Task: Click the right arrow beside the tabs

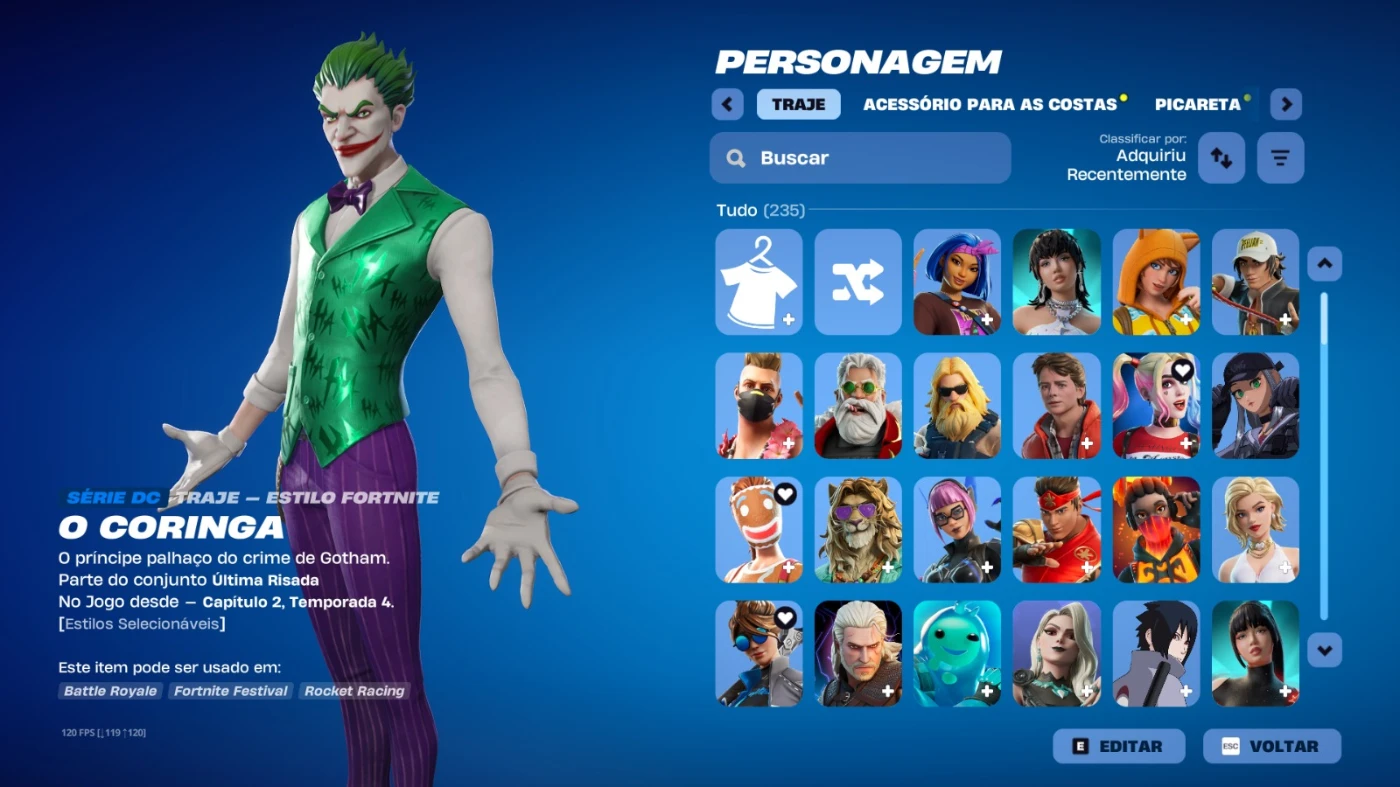Action: [1286, 104]
